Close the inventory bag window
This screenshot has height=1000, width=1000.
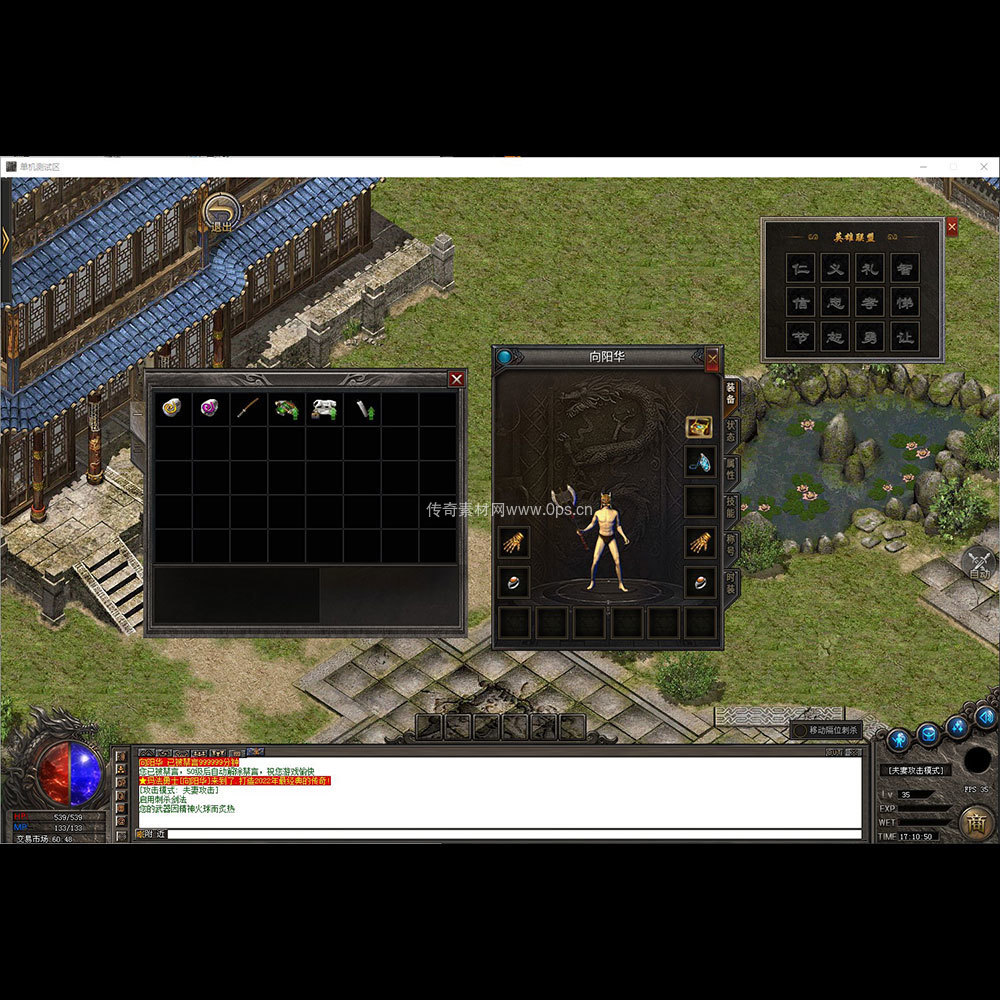(456, 379)
